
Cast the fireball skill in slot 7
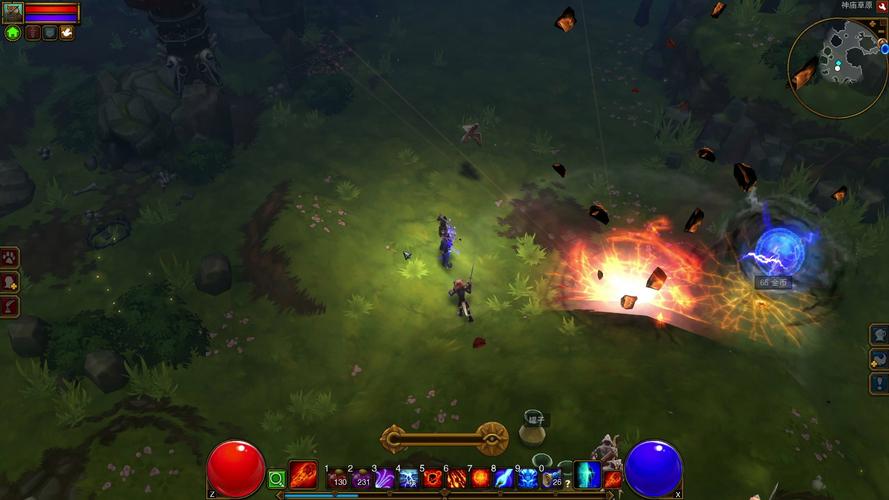(x=480, y=479)
